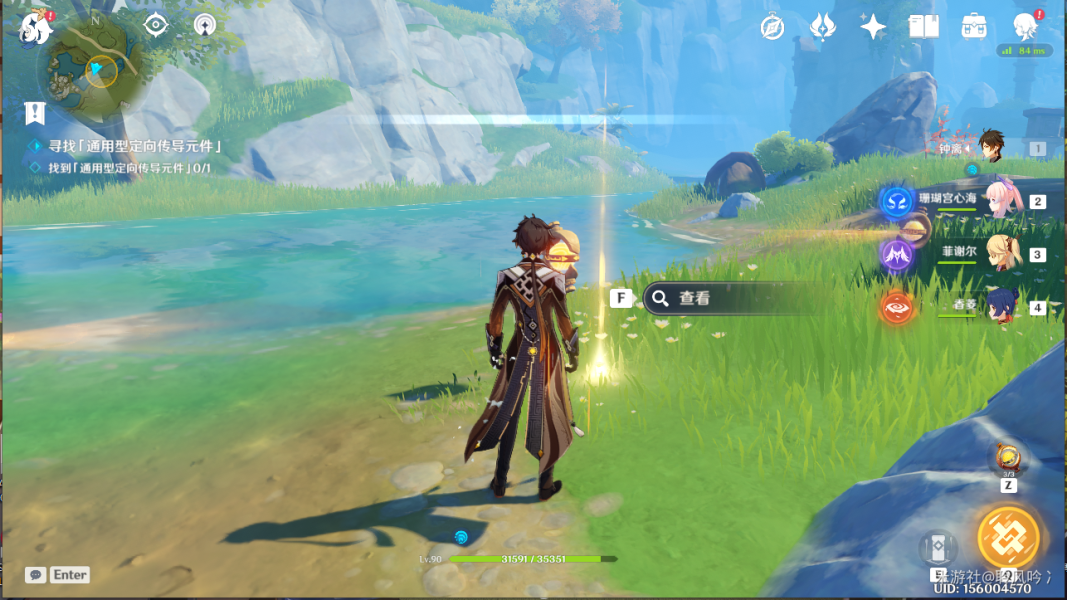Open the inventory backpack icon
1067x600 pixels.
[974, 27]
